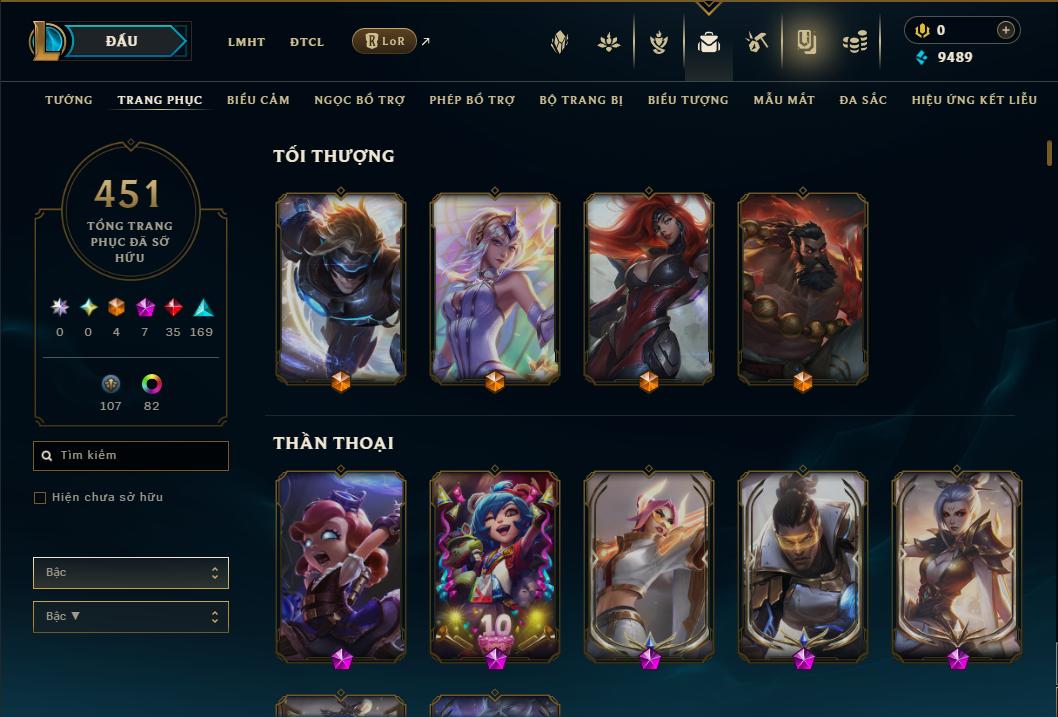Open the MẪU MẮT tab
1058x717 pixels.
tap(784, 100)
